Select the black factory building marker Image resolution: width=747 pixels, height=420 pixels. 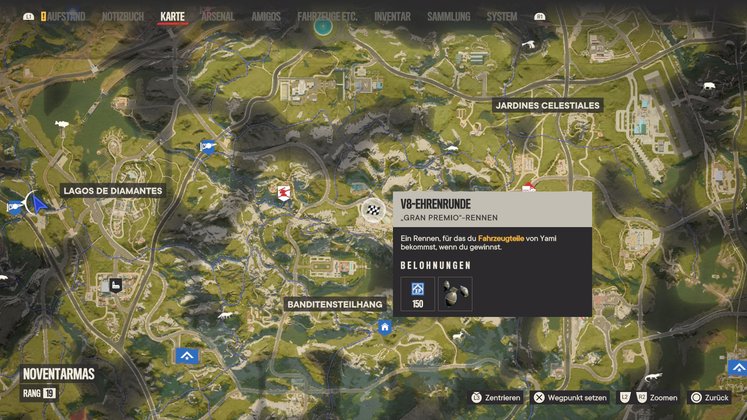(x=116, y=285)
